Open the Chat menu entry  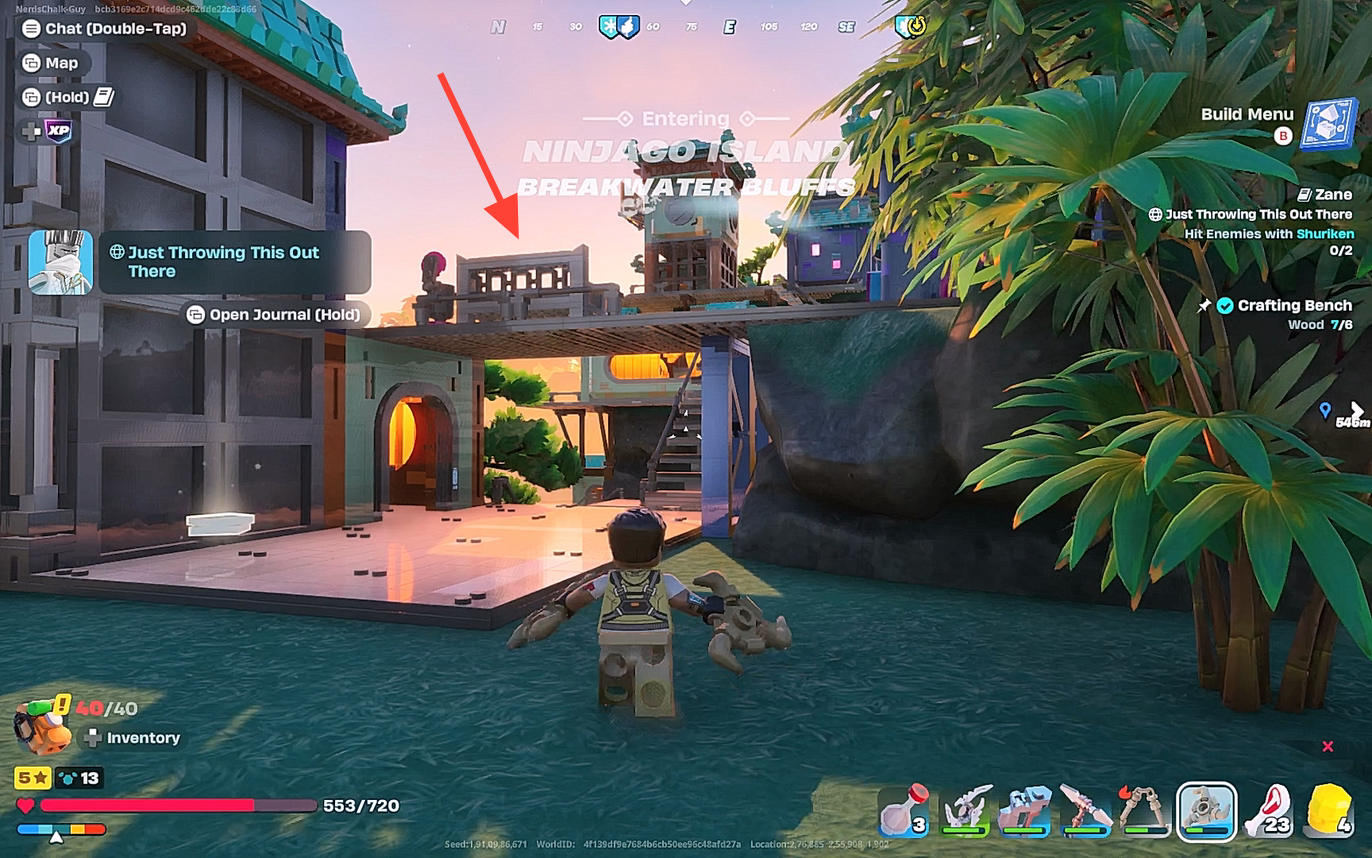click(104, 29)
